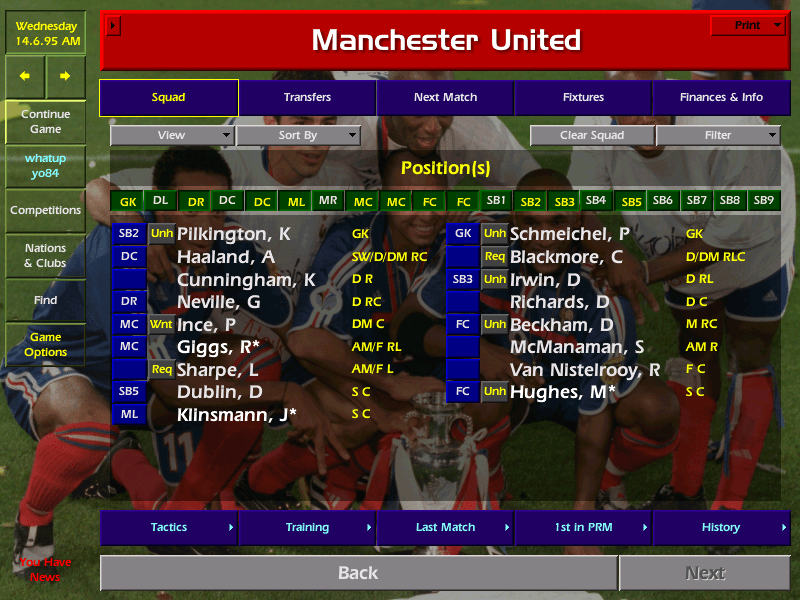800x600 pixels.
Task: Open the Fixtures tab
Action: 583,98
